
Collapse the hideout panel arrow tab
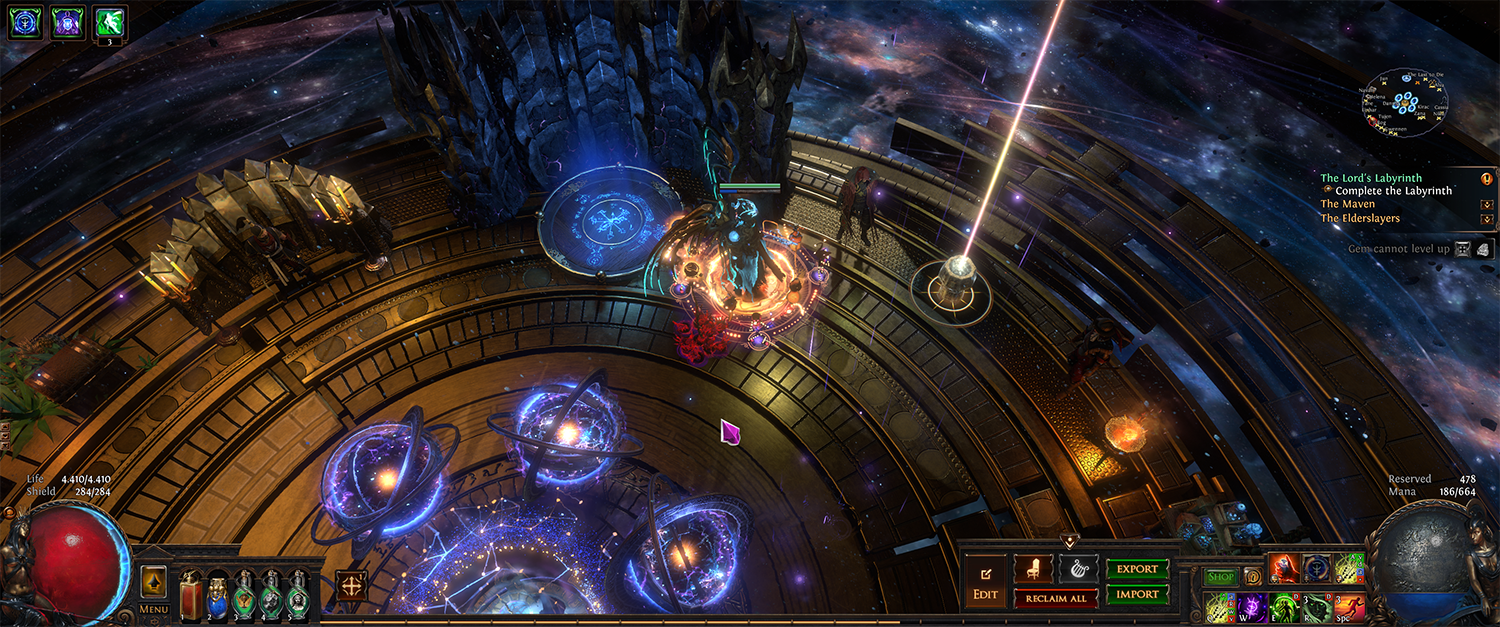point(1069,542)
